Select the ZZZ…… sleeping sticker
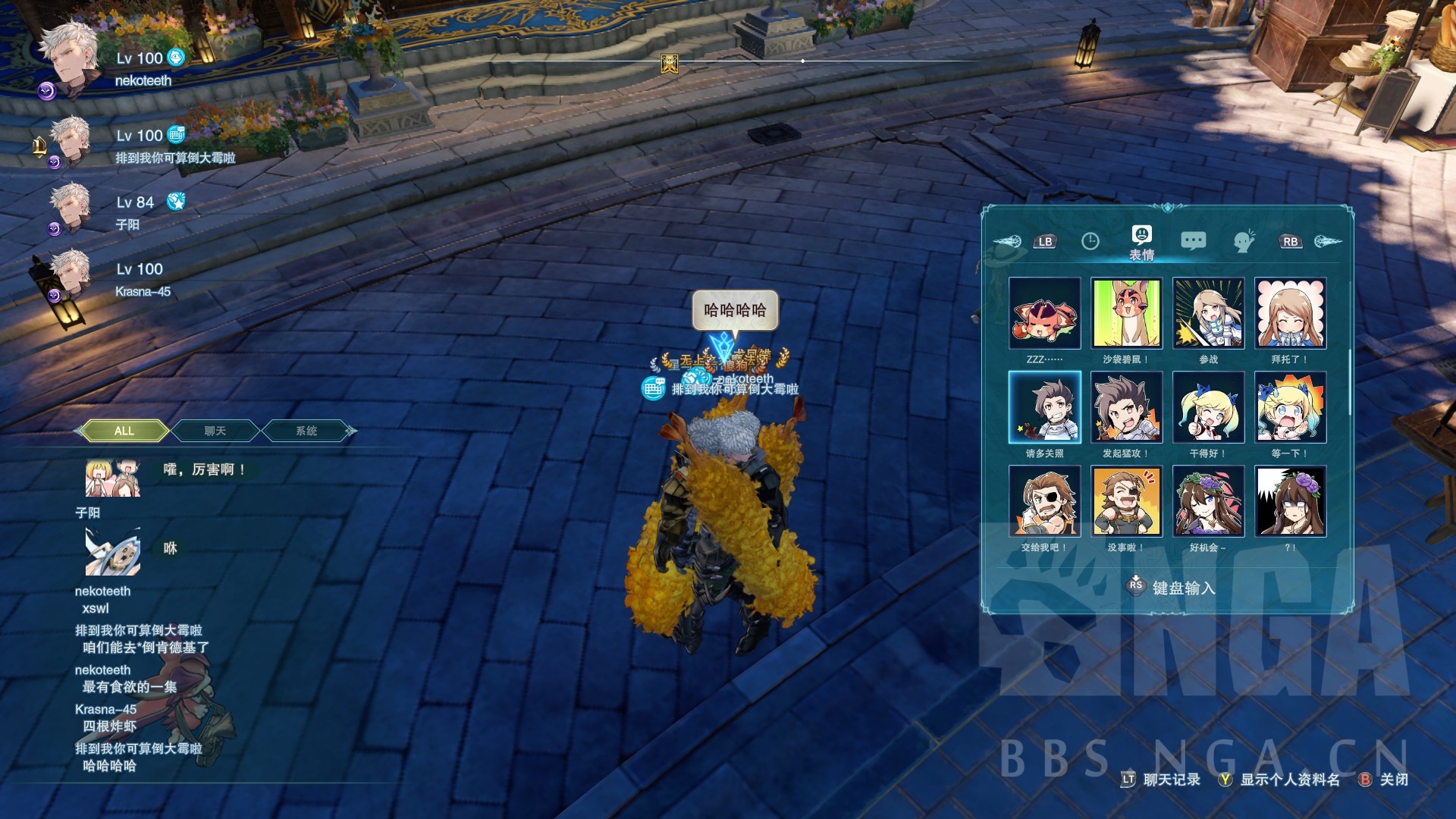This screenshot has height=819, width=1456. coord(1045,313)
